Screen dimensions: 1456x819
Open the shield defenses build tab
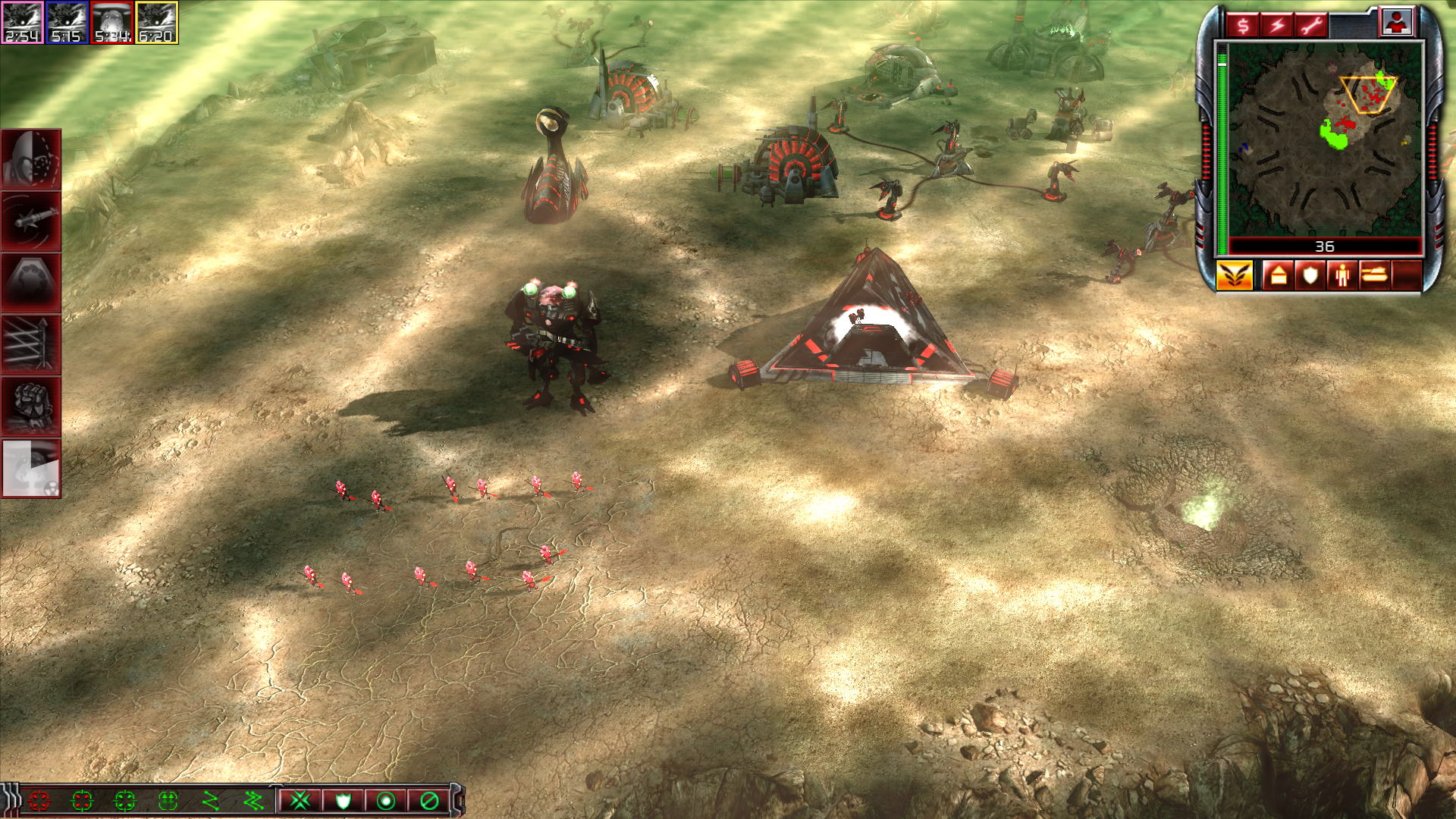1310,275
